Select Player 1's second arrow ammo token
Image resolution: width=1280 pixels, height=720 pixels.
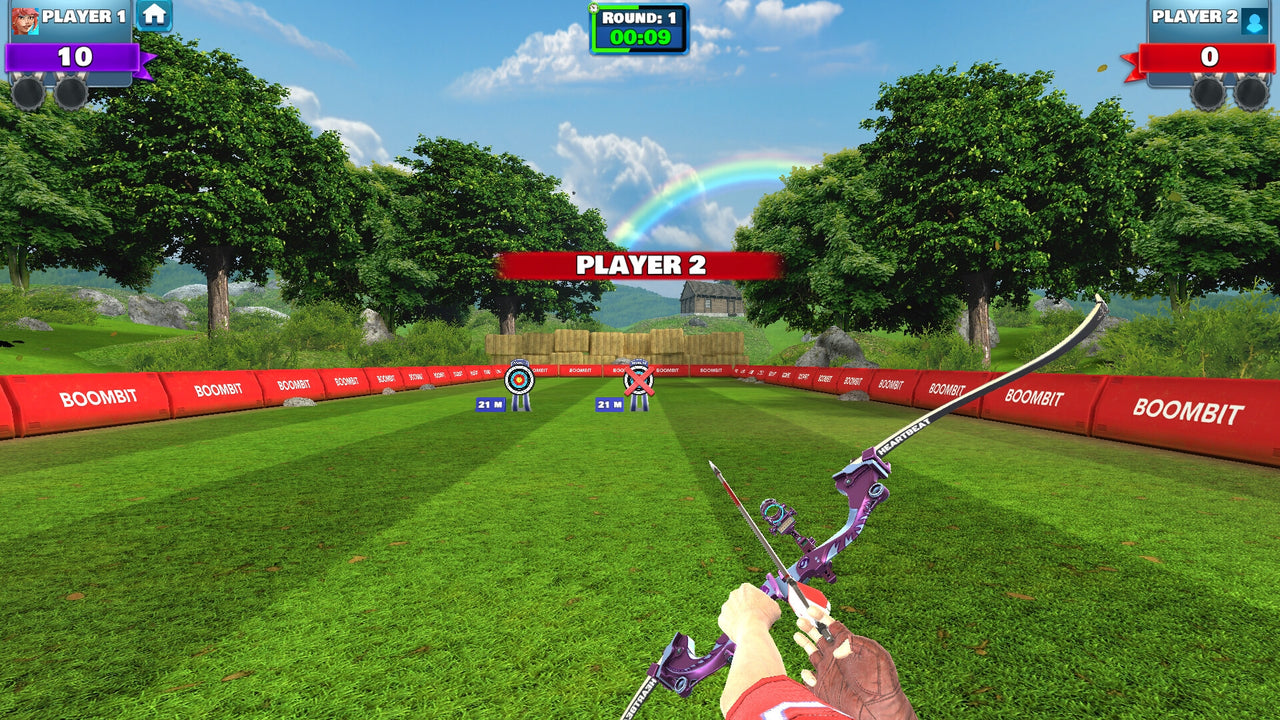tap(70, 93)
